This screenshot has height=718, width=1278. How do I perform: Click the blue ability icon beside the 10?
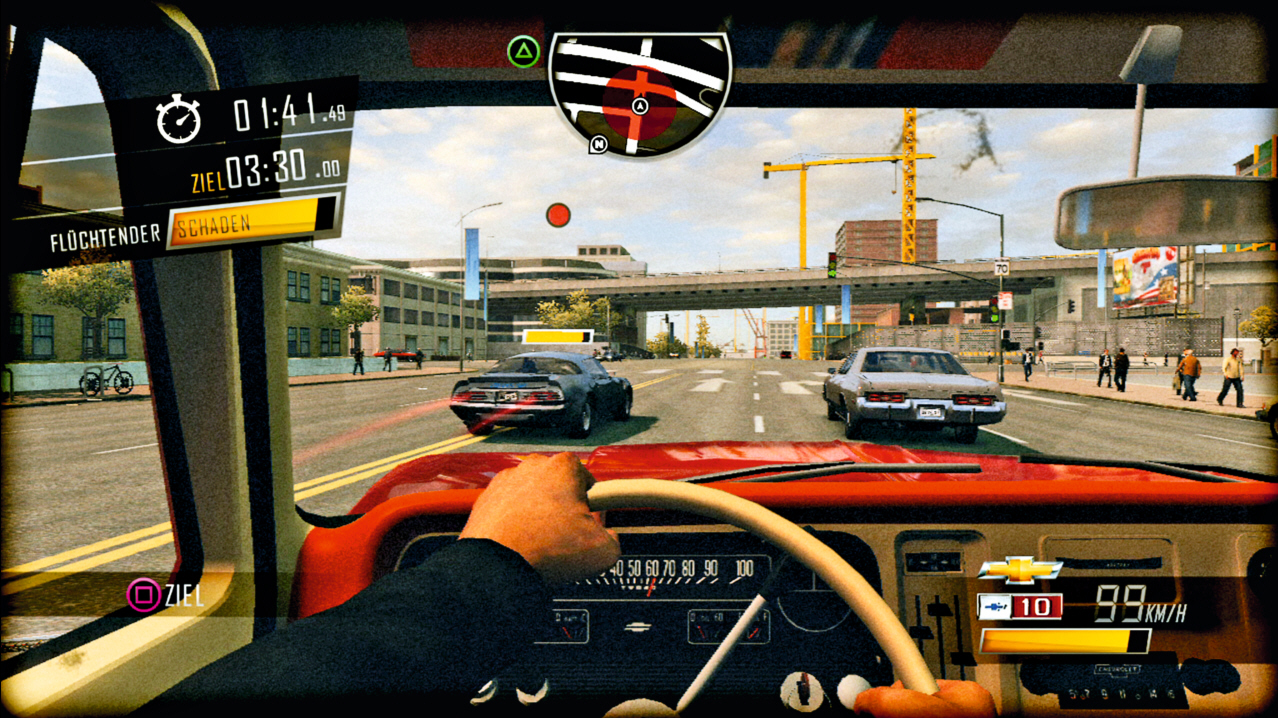tap(994, 606)
